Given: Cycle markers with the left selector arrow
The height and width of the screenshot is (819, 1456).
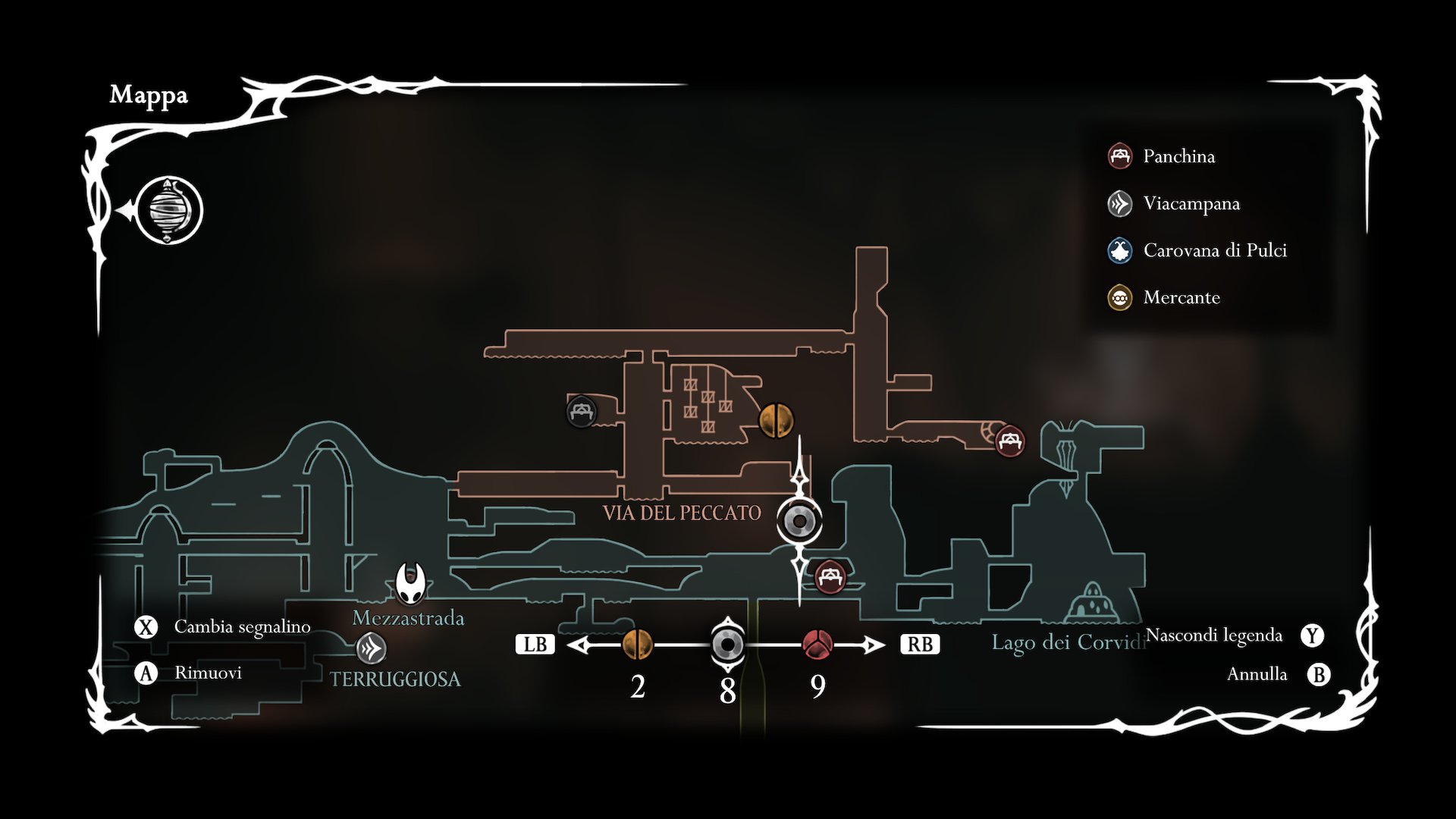Looking at the screenshot, I should click(x=579, y=645).
